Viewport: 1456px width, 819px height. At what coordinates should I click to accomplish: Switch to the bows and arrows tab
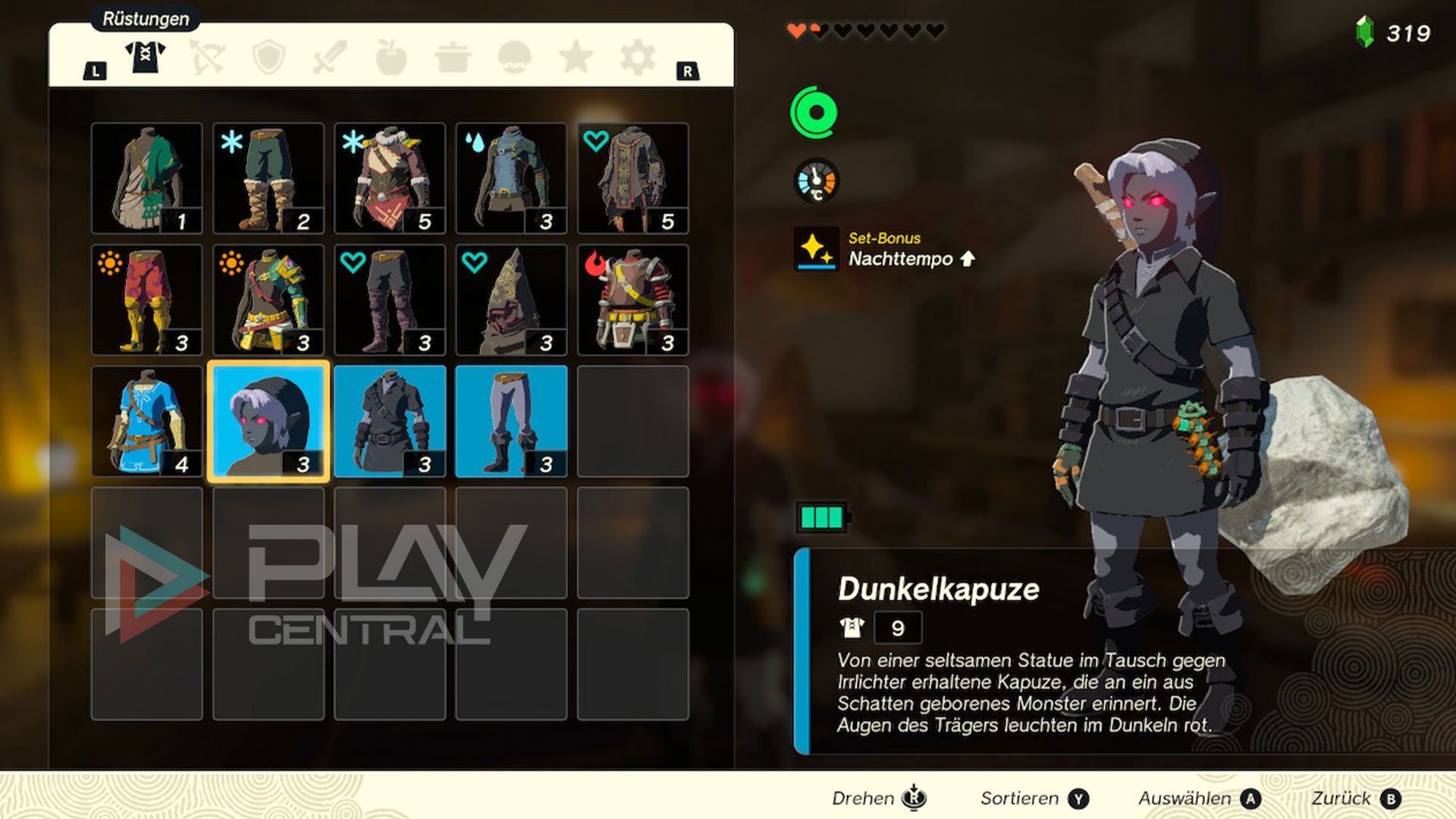(207, 57)
